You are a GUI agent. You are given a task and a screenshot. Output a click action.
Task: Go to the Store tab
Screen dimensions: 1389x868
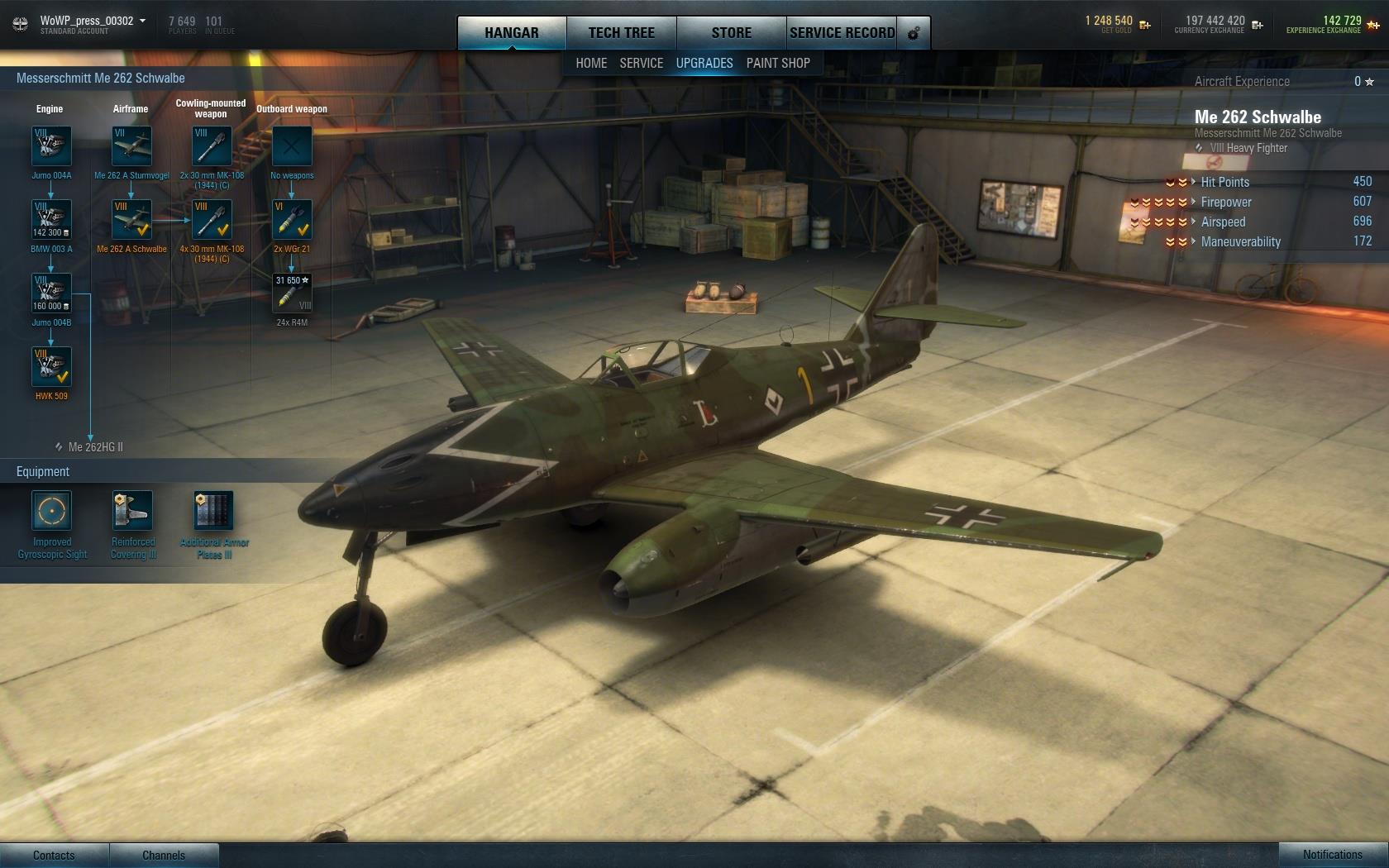[731, 33]
